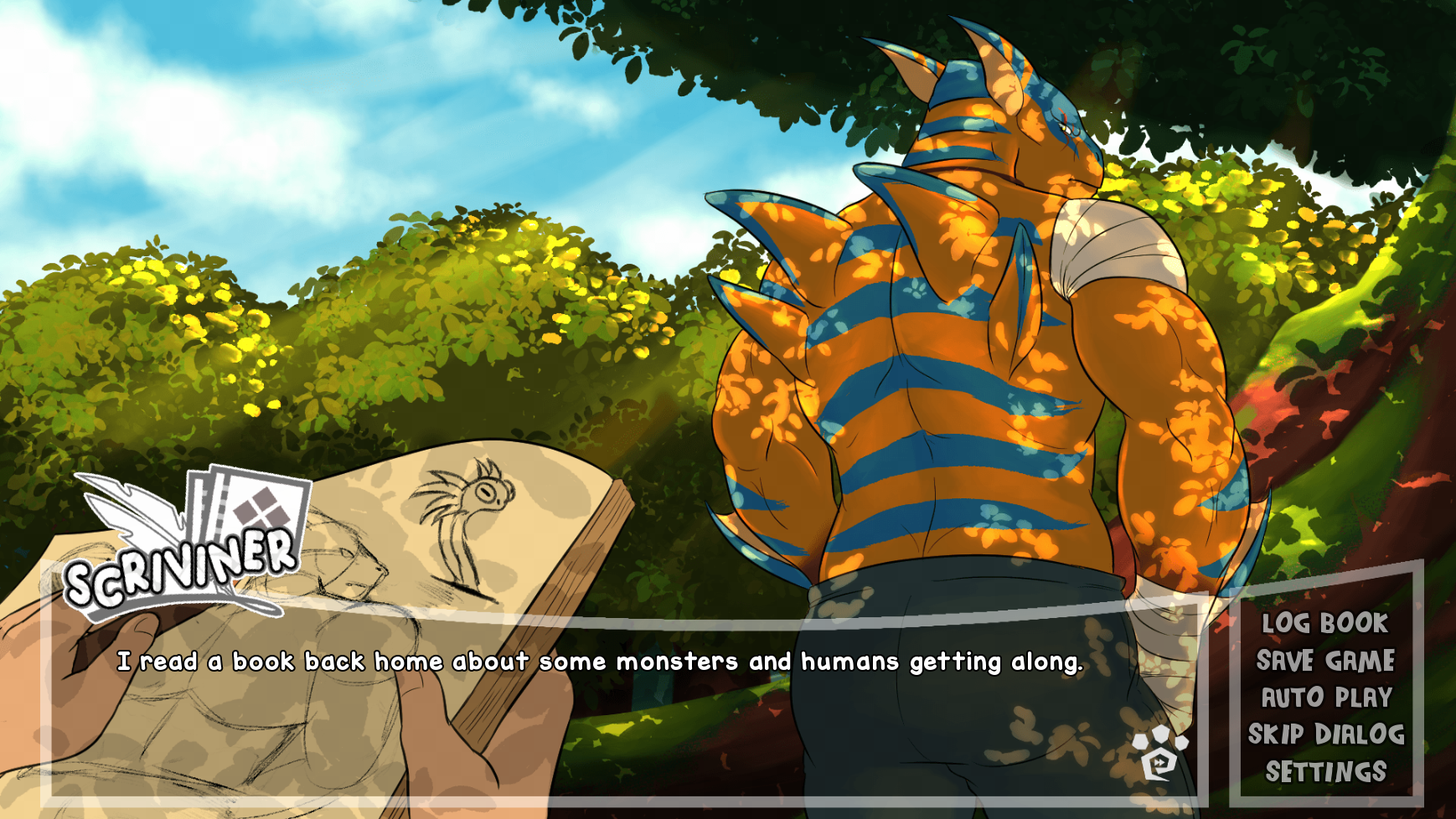Click the left toe pad of the paw icon
This screenshot has width=1456, height=819.
(x=1140, y=741)
